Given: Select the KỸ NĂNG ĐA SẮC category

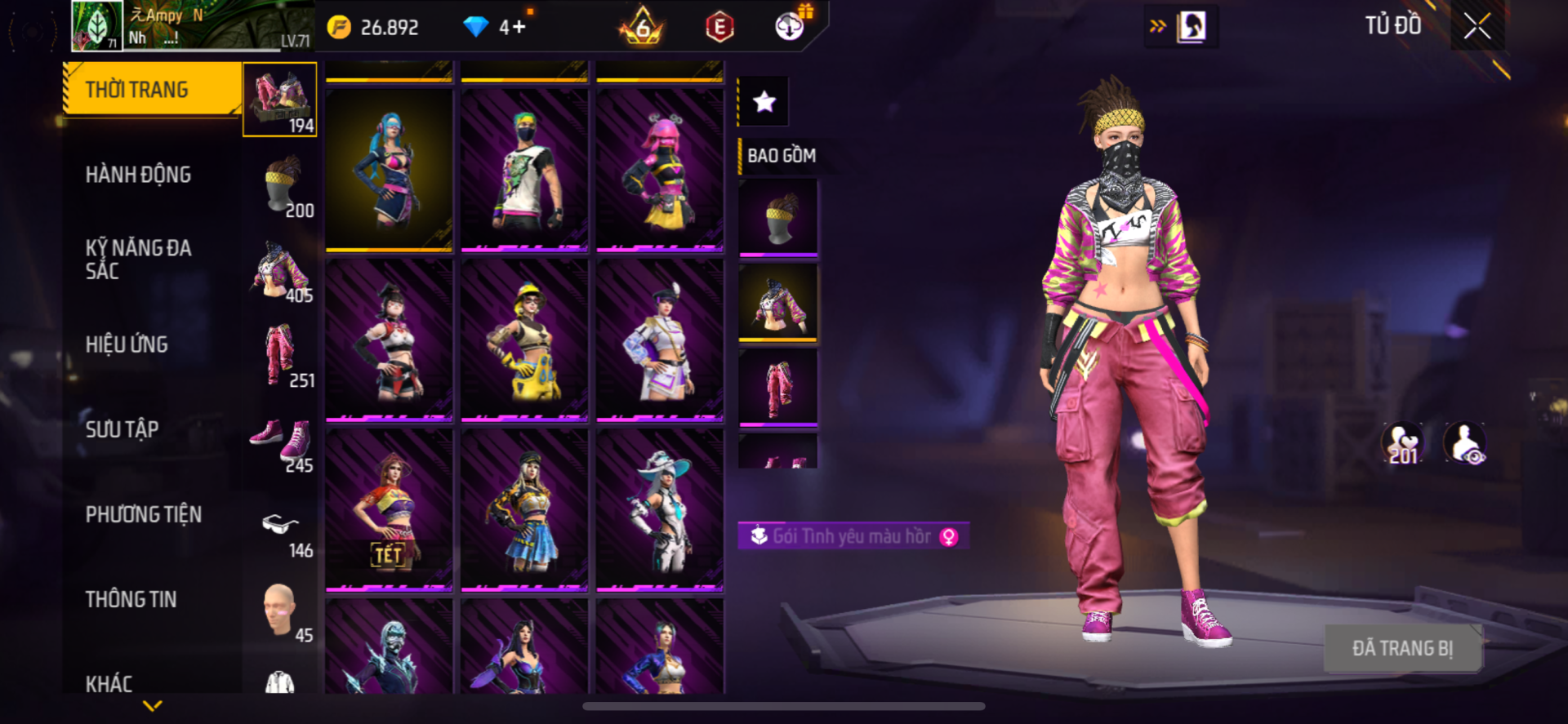Looking at the screenshot, I should click(x=138, y=260).
